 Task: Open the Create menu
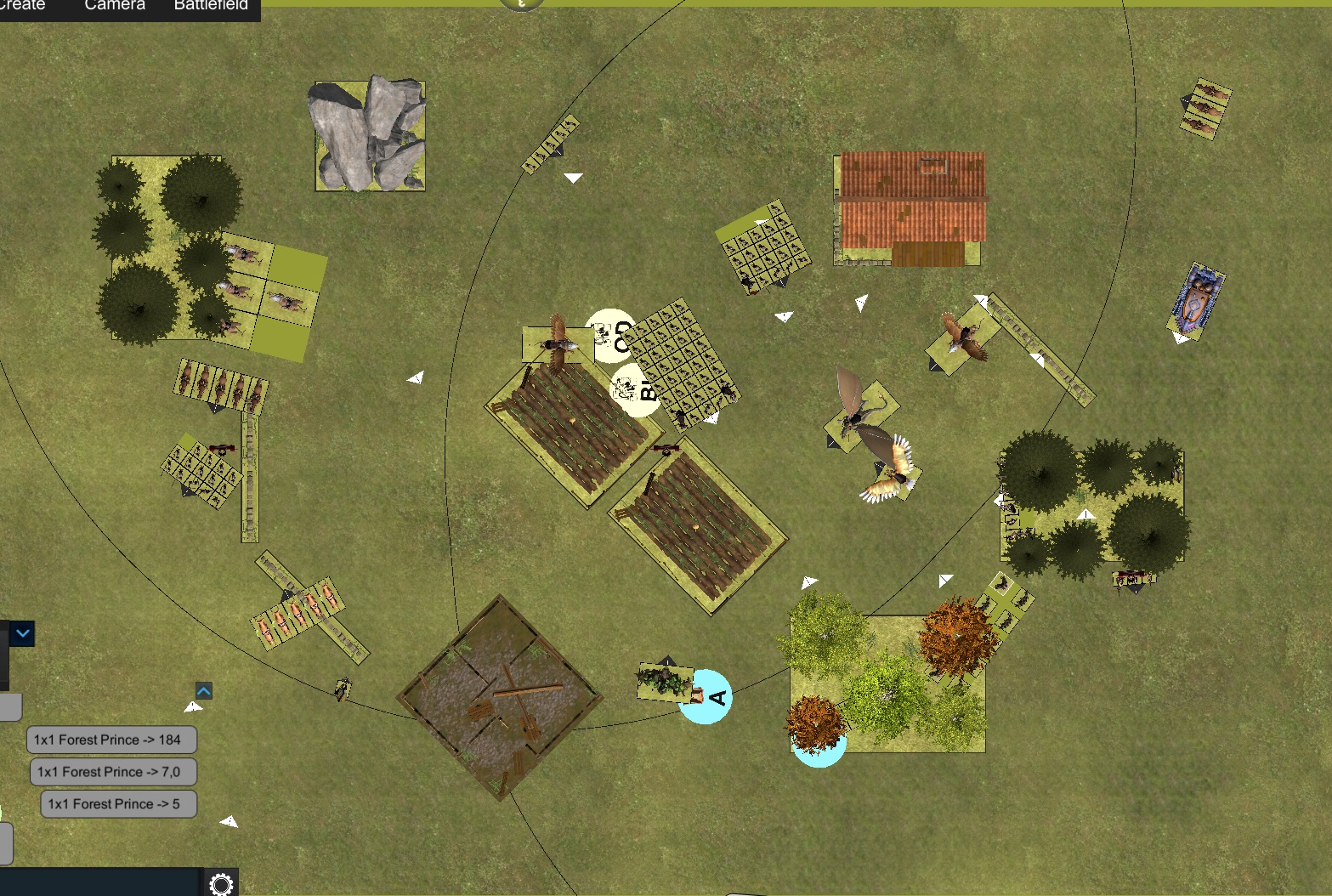point(23,6)
